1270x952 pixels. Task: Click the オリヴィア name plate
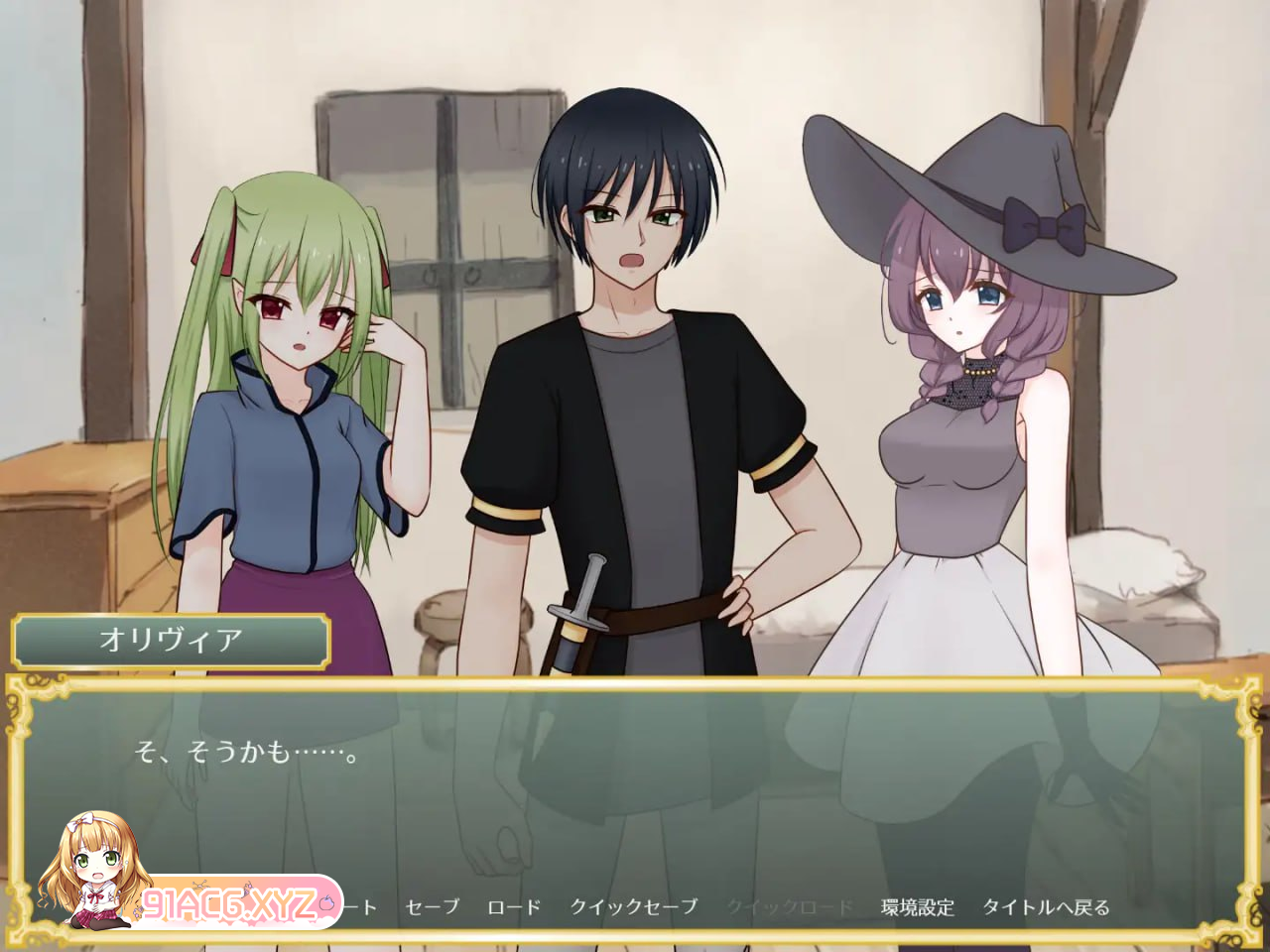point(171,640)
